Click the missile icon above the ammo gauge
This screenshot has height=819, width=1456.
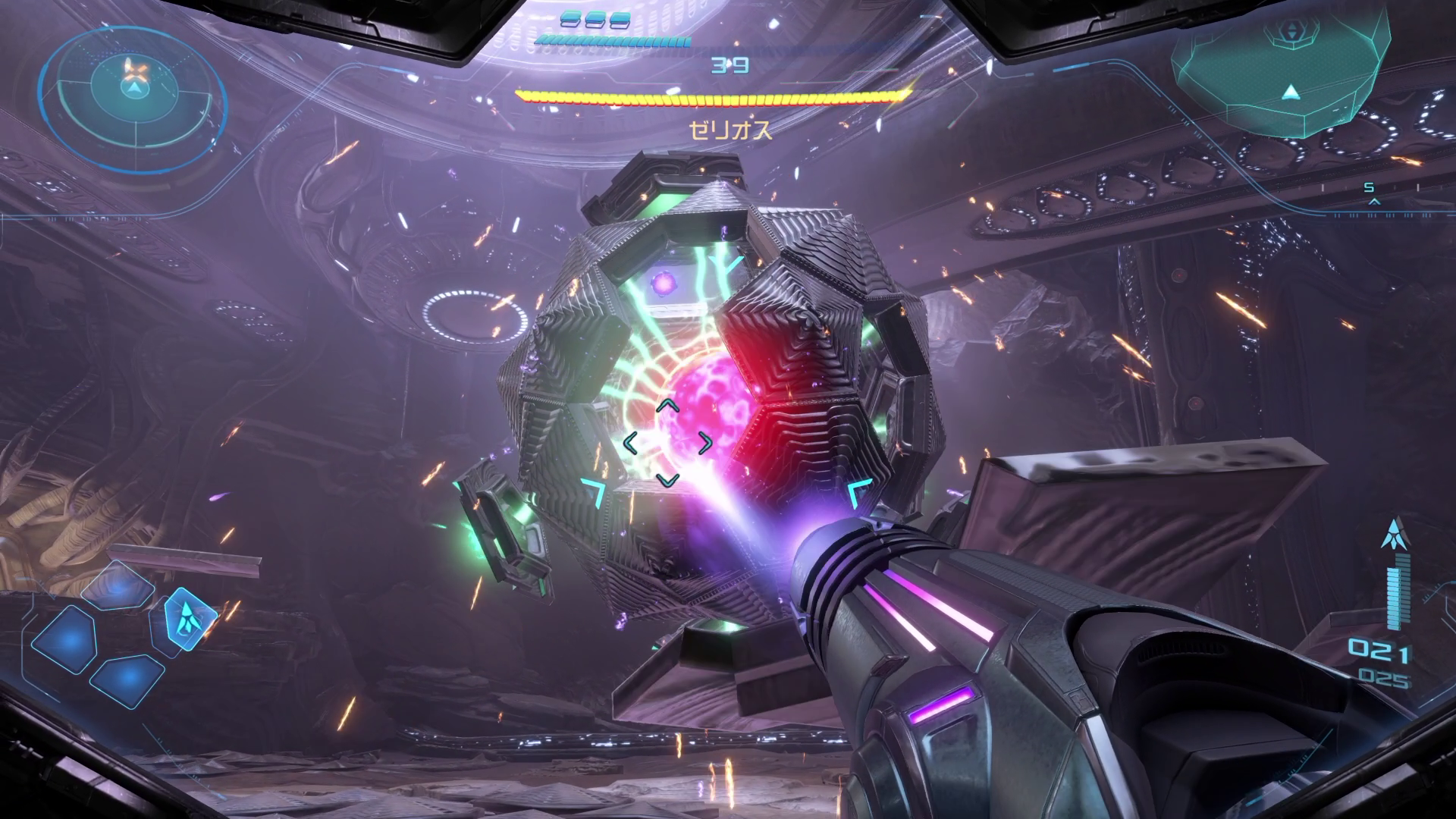[1394, 534]
